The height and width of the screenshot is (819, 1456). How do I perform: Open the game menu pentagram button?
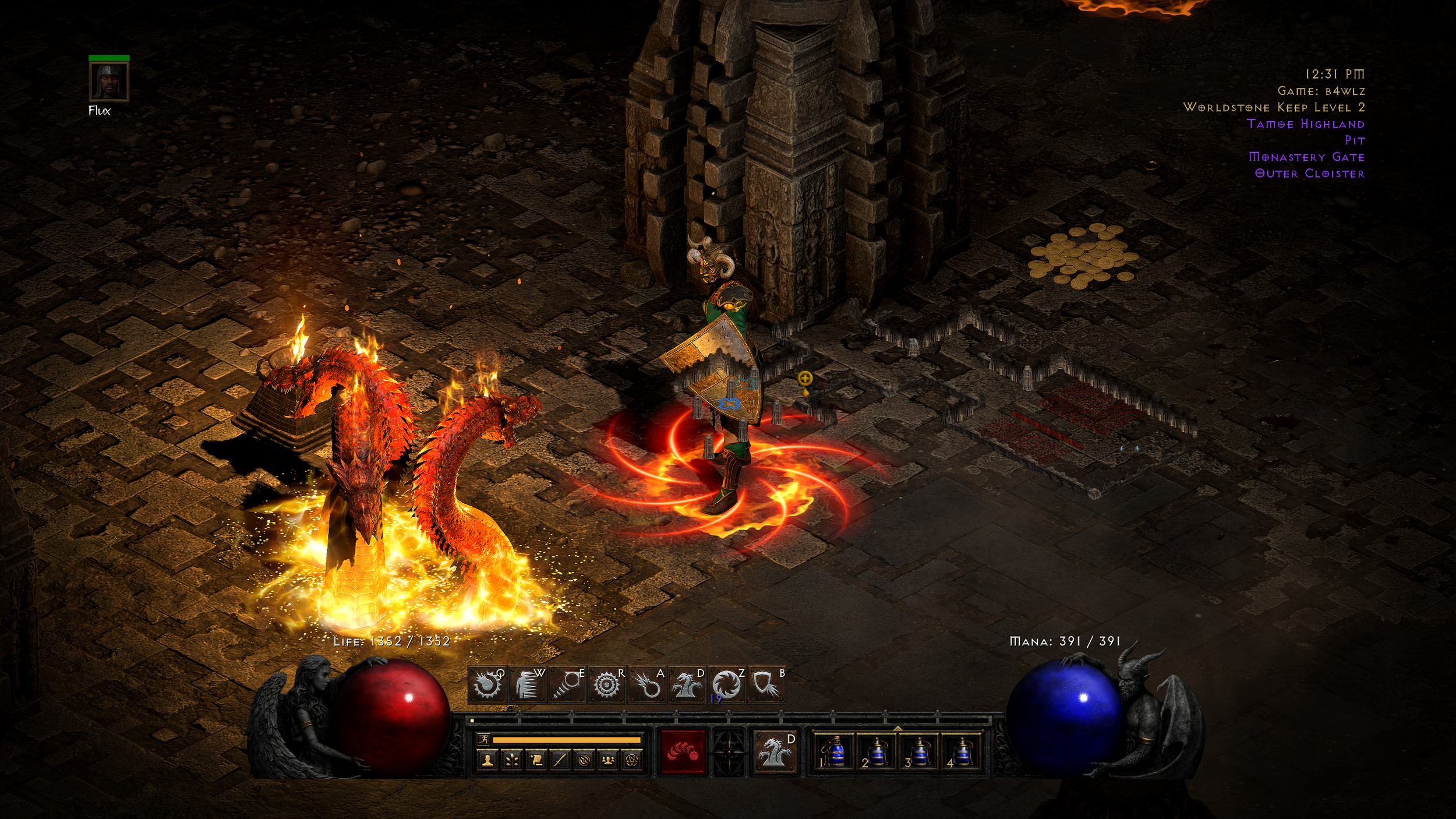point(632,760)
